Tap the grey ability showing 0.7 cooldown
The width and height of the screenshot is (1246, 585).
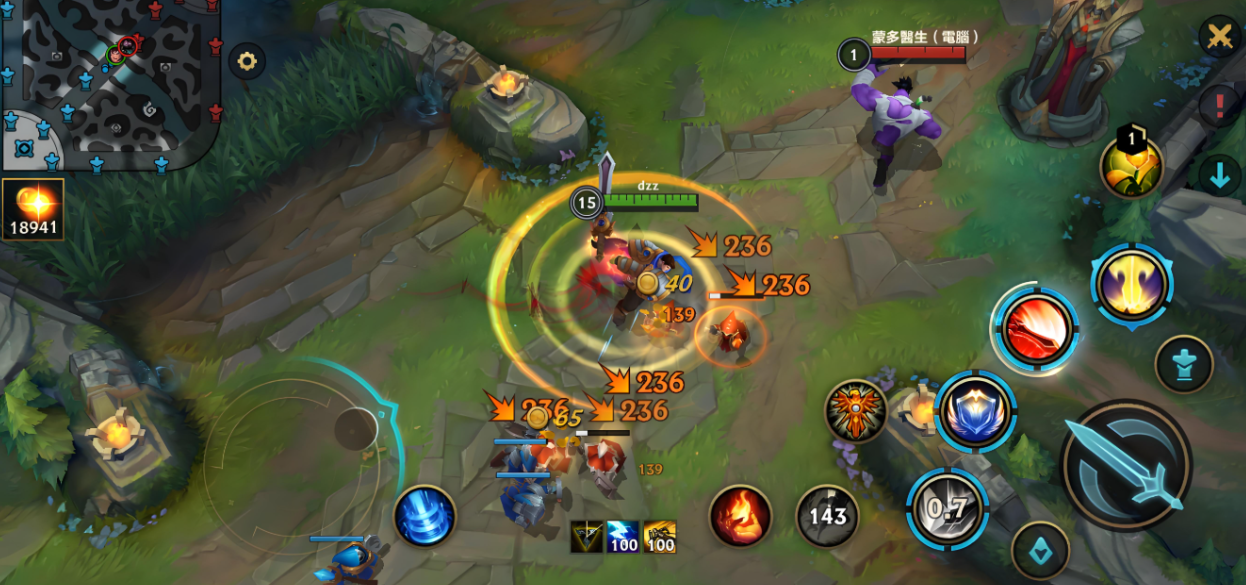click(x=946, y=508)
